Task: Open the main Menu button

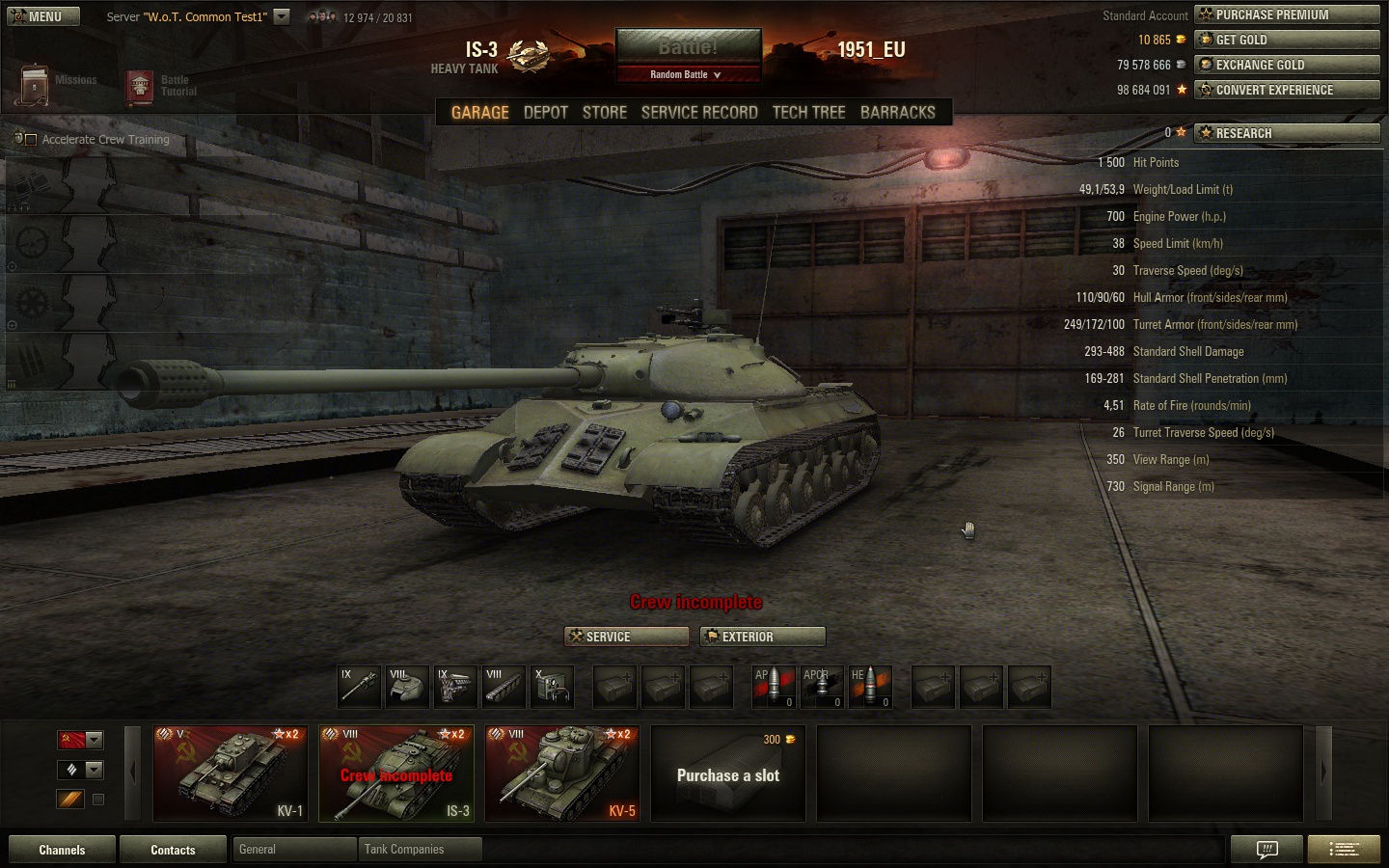Action: (43, 16)
